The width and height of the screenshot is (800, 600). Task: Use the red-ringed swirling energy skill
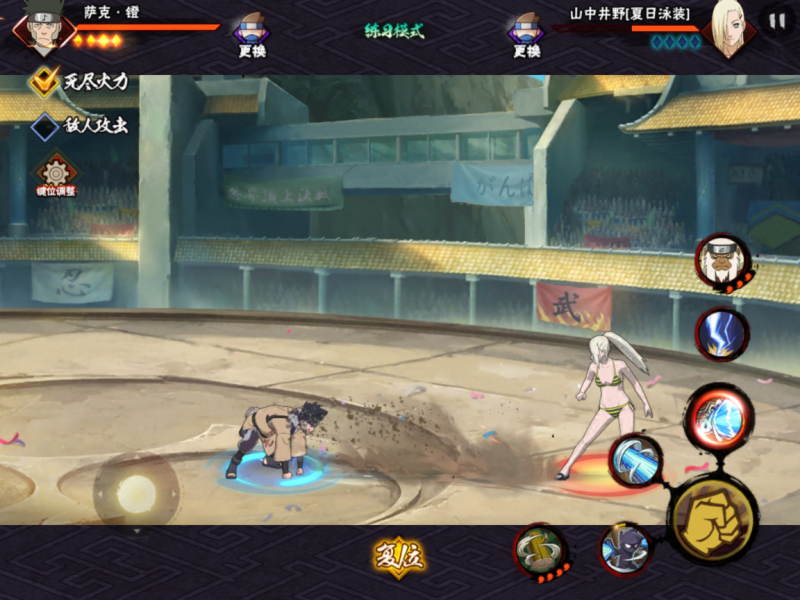click(719, 417)
